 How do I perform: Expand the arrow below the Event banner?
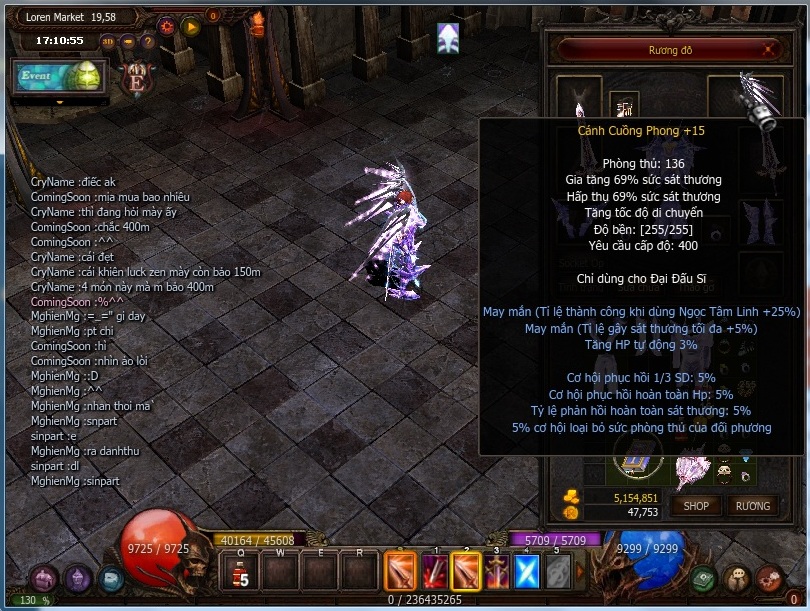click(x=60, y=101)
